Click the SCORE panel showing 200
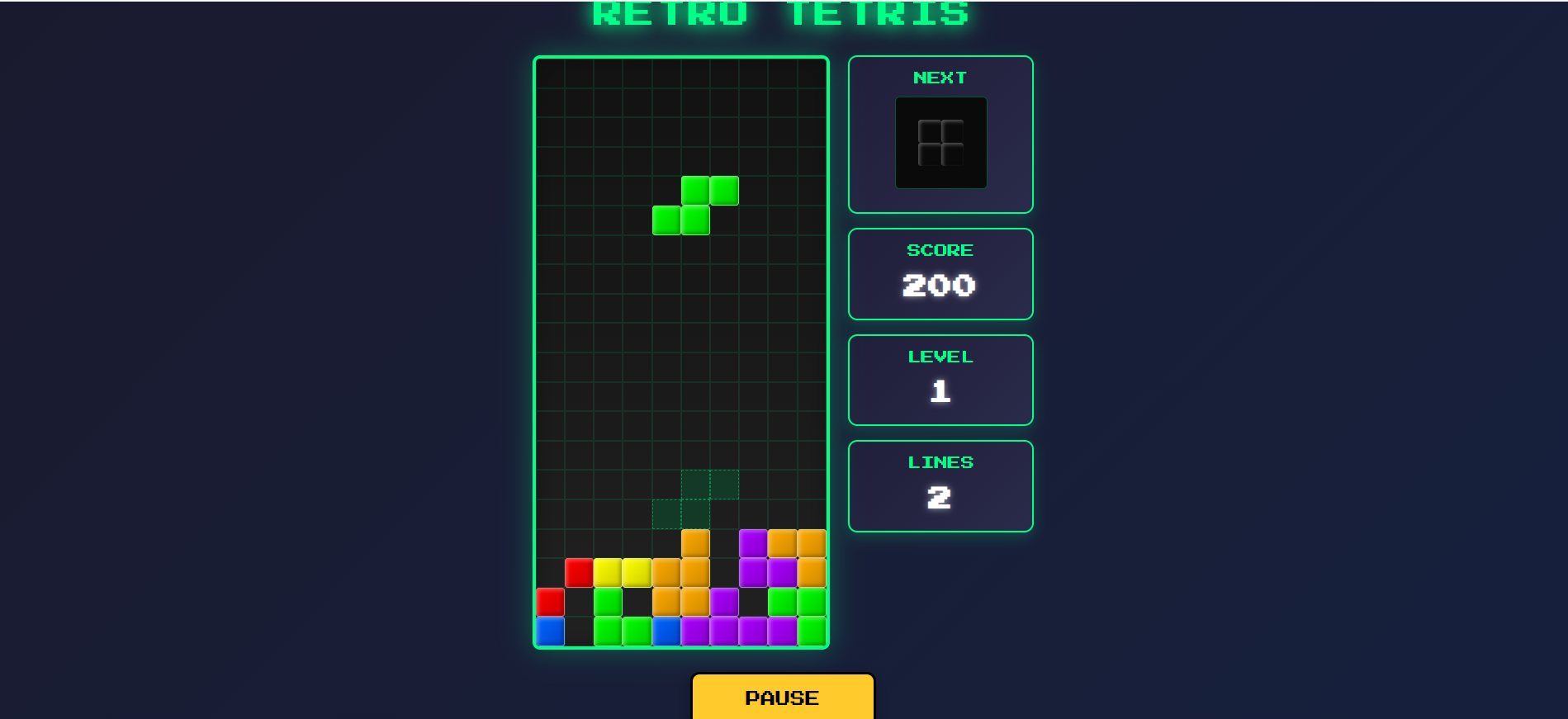The height and width of the screenshot is (719, 1568). pyautogui.click(x=940, y=273)
